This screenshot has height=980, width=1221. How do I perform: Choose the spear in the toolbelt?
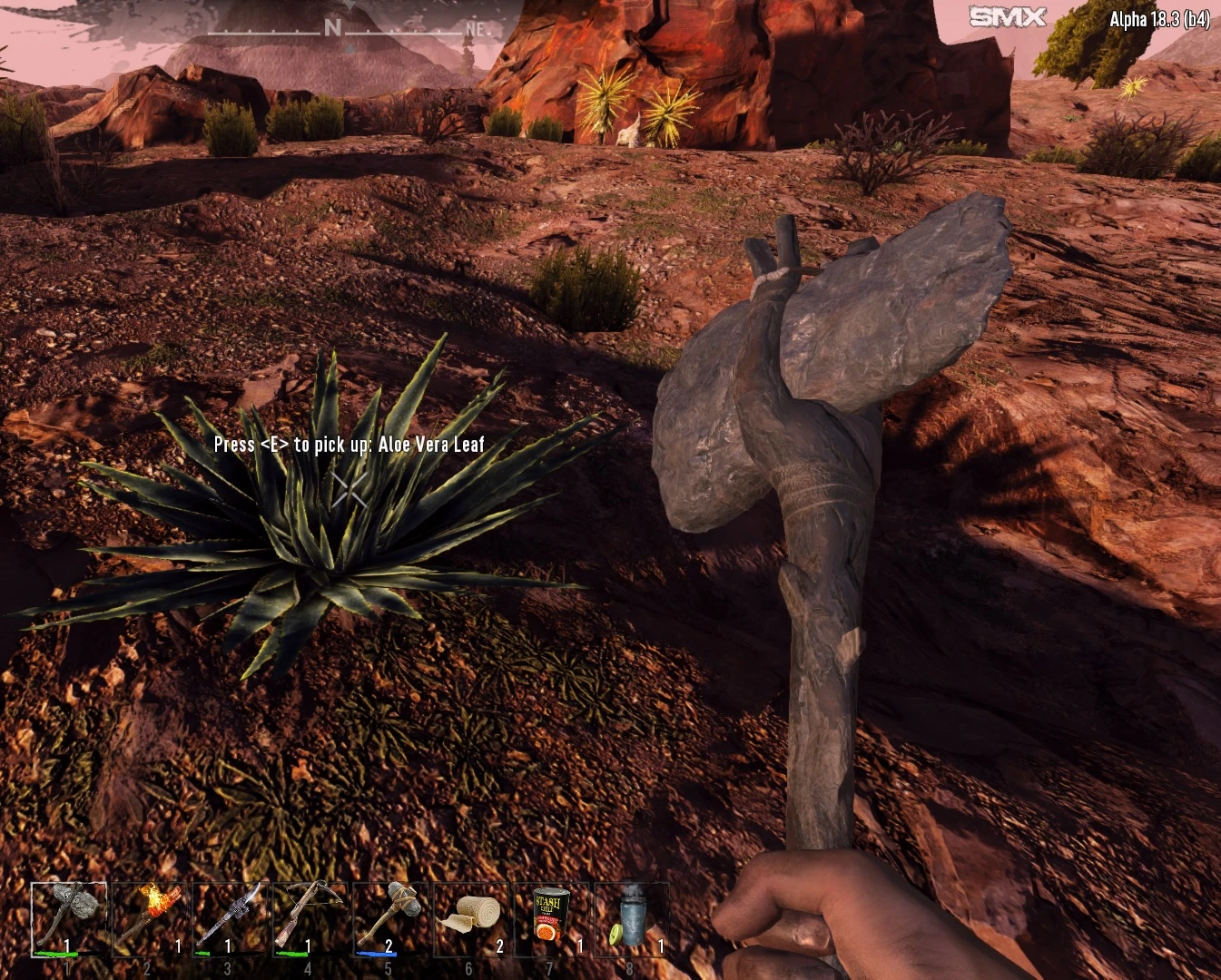[229, 919]
